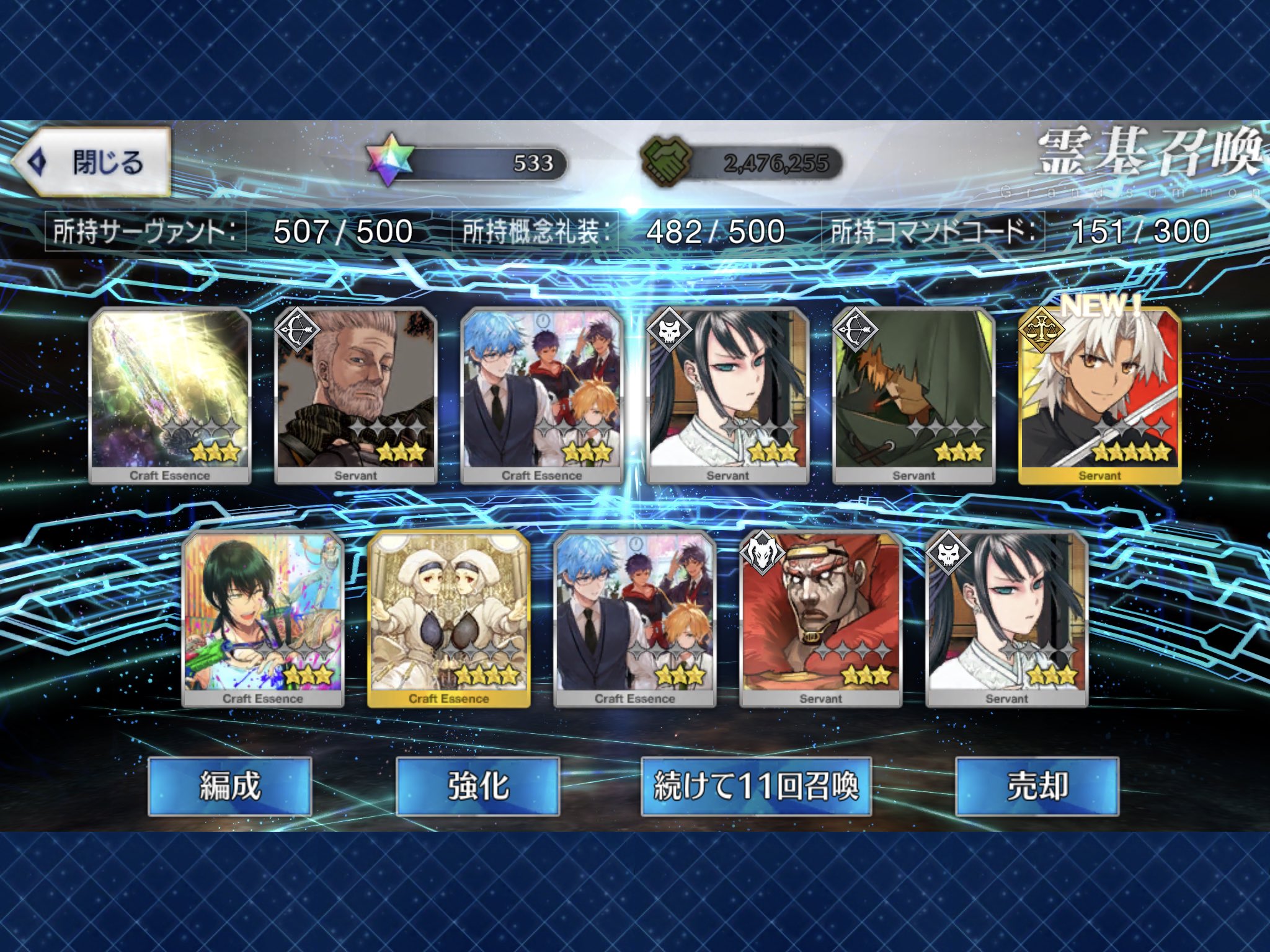View the glowing crystal Craft Essence card
This screenshot has width=1270, height=952.
170,395
